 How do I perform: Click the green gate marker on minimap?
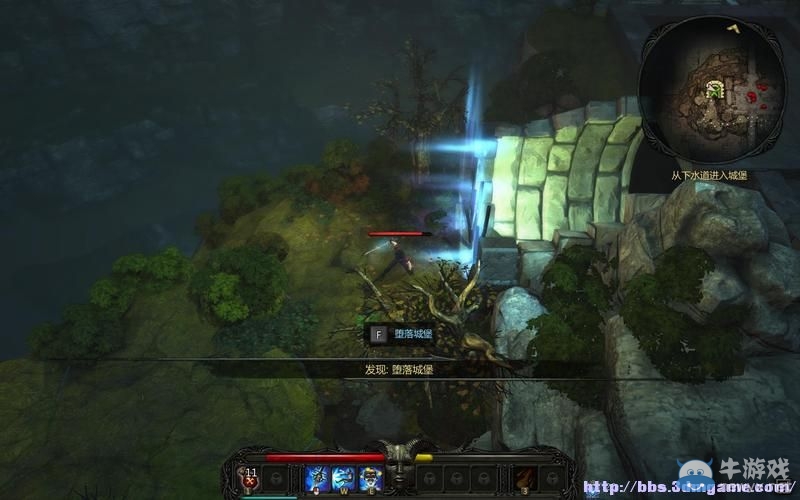[x=715, y=90]
